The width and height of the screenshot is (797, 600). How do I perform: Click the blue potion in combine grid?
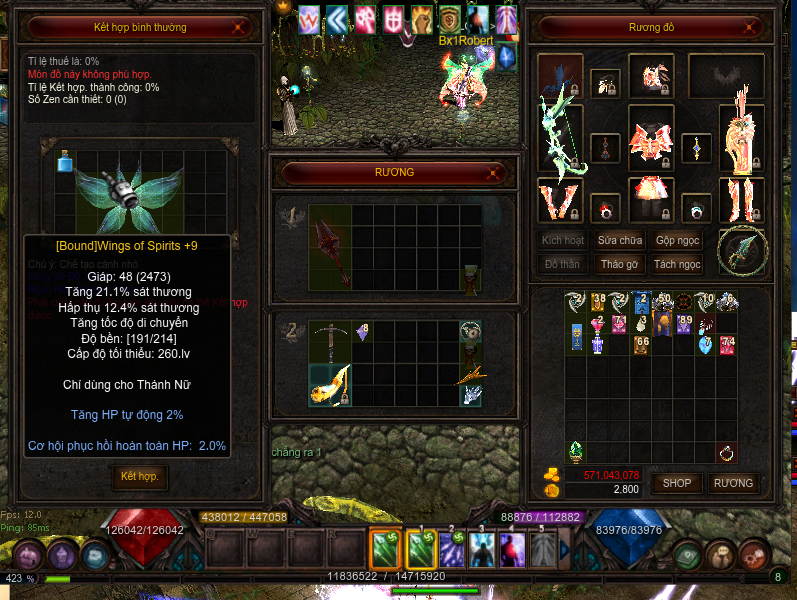click(x=65, y=162)
